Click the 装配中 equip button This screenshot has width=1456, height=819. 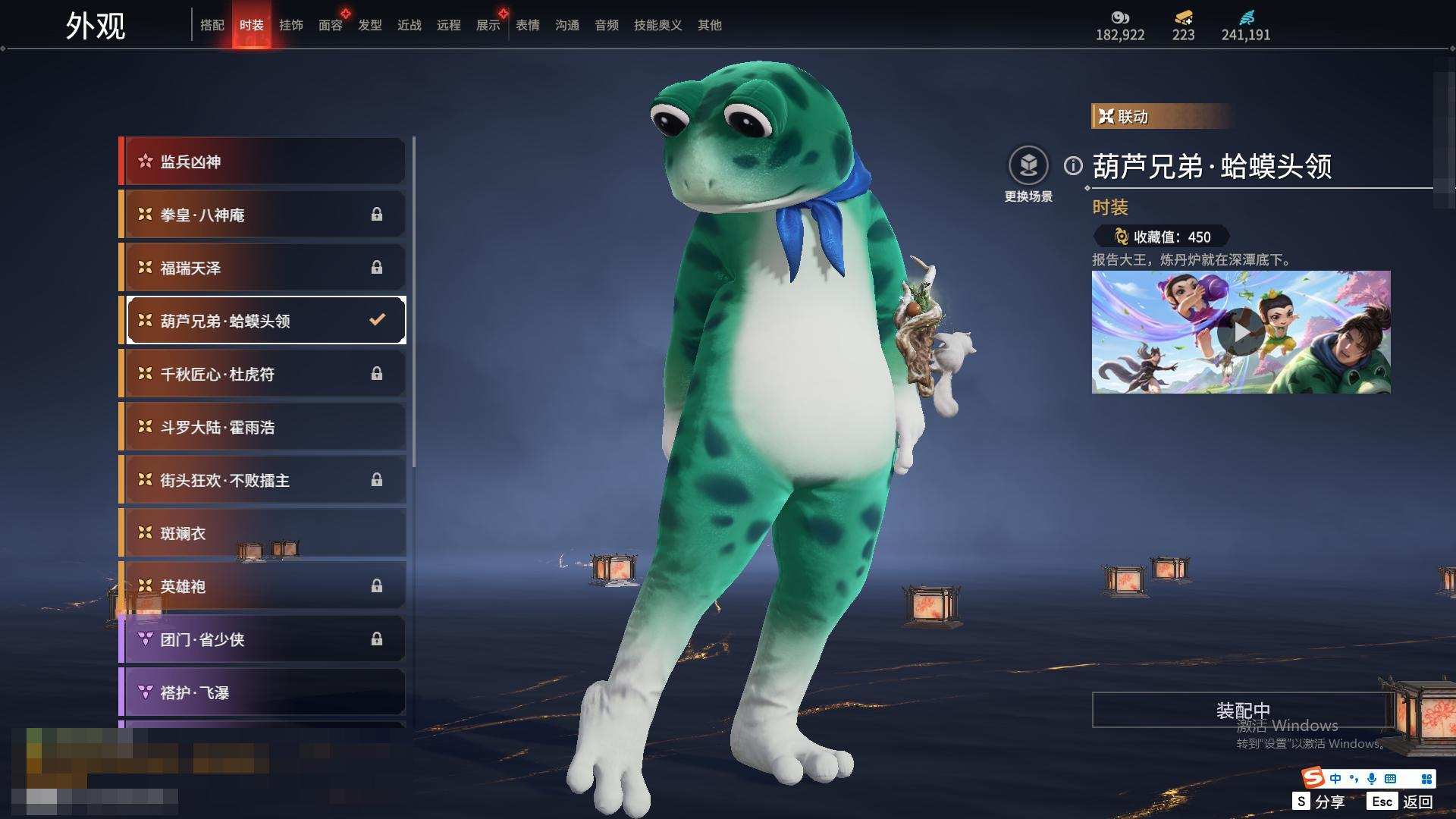pos(1242,711)
